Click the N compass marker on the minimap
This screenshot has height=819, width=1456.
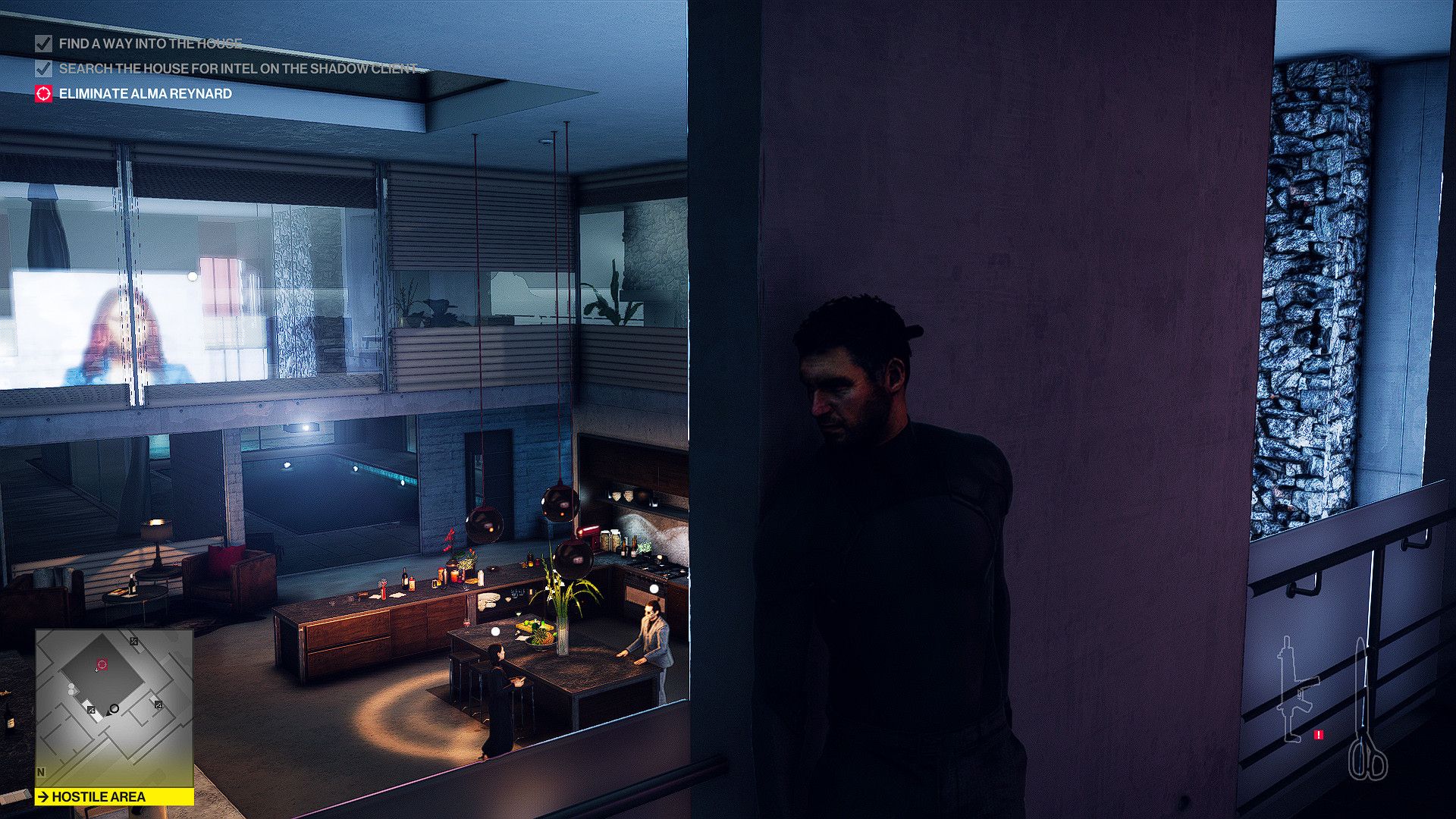click(41, 772)
